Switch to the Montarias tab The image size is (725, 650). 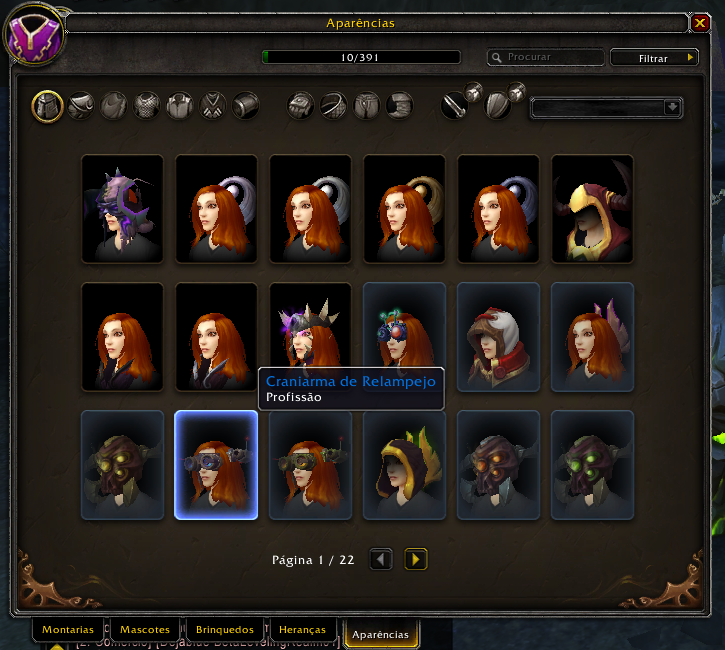69,631
